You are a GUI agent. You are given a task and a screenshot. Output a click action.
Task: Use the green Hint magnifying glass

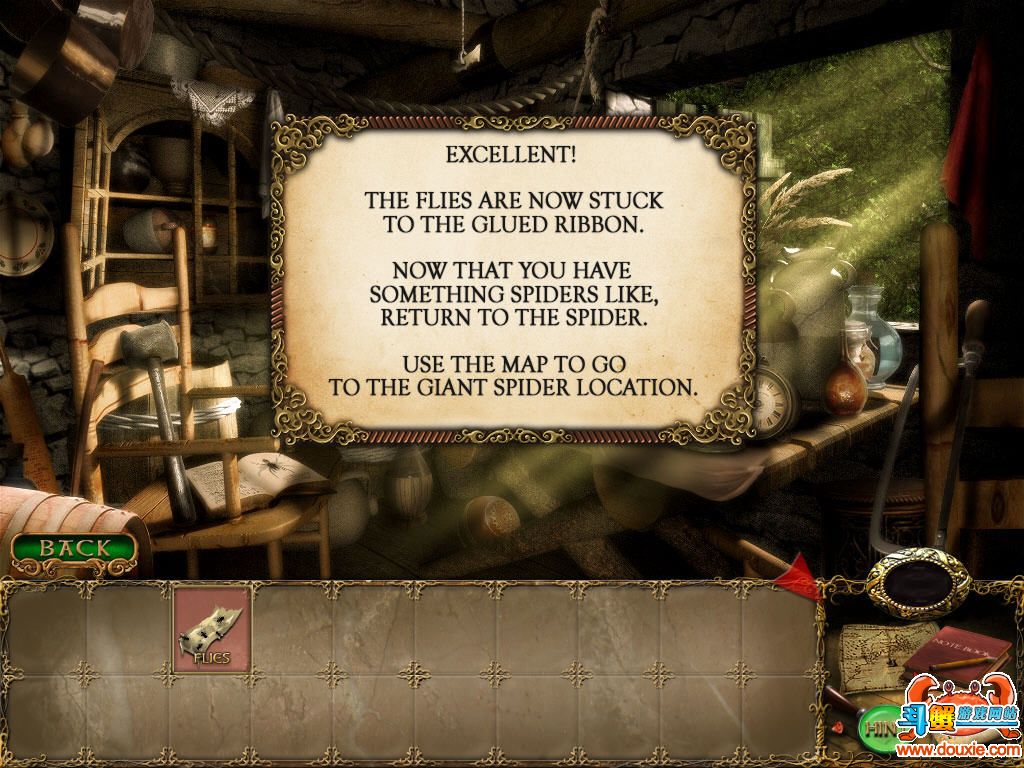(878, 726)
